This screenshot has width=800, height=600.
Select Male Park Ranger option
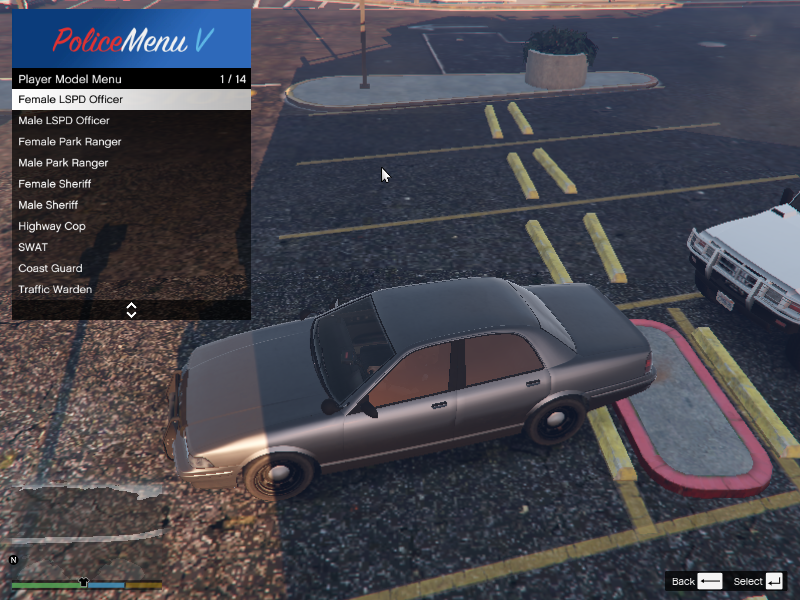(130, 163)
